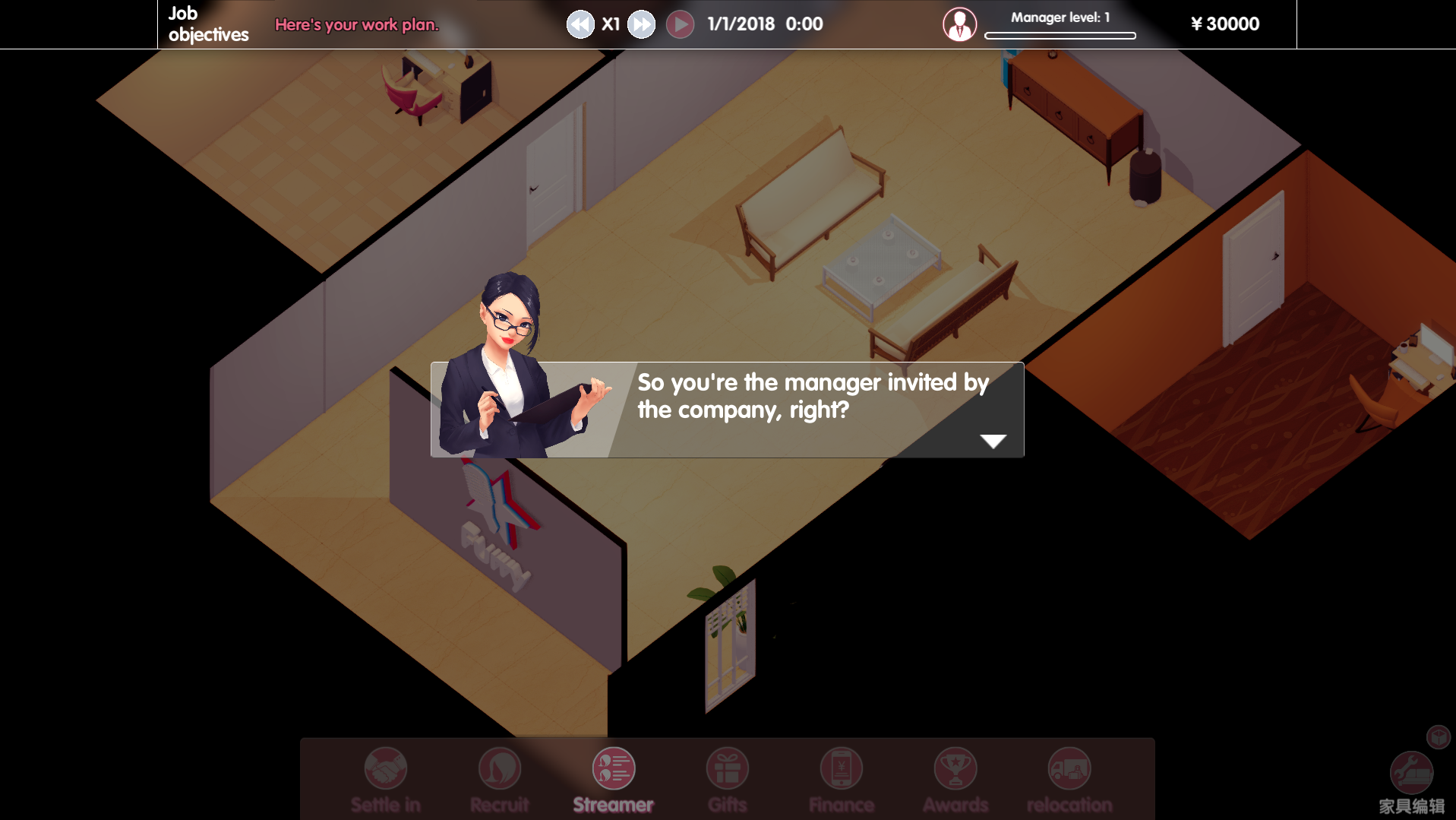
Task: Open the furniture editor wrench icon
Action: pyautogui.click(x=1411, y=774)
